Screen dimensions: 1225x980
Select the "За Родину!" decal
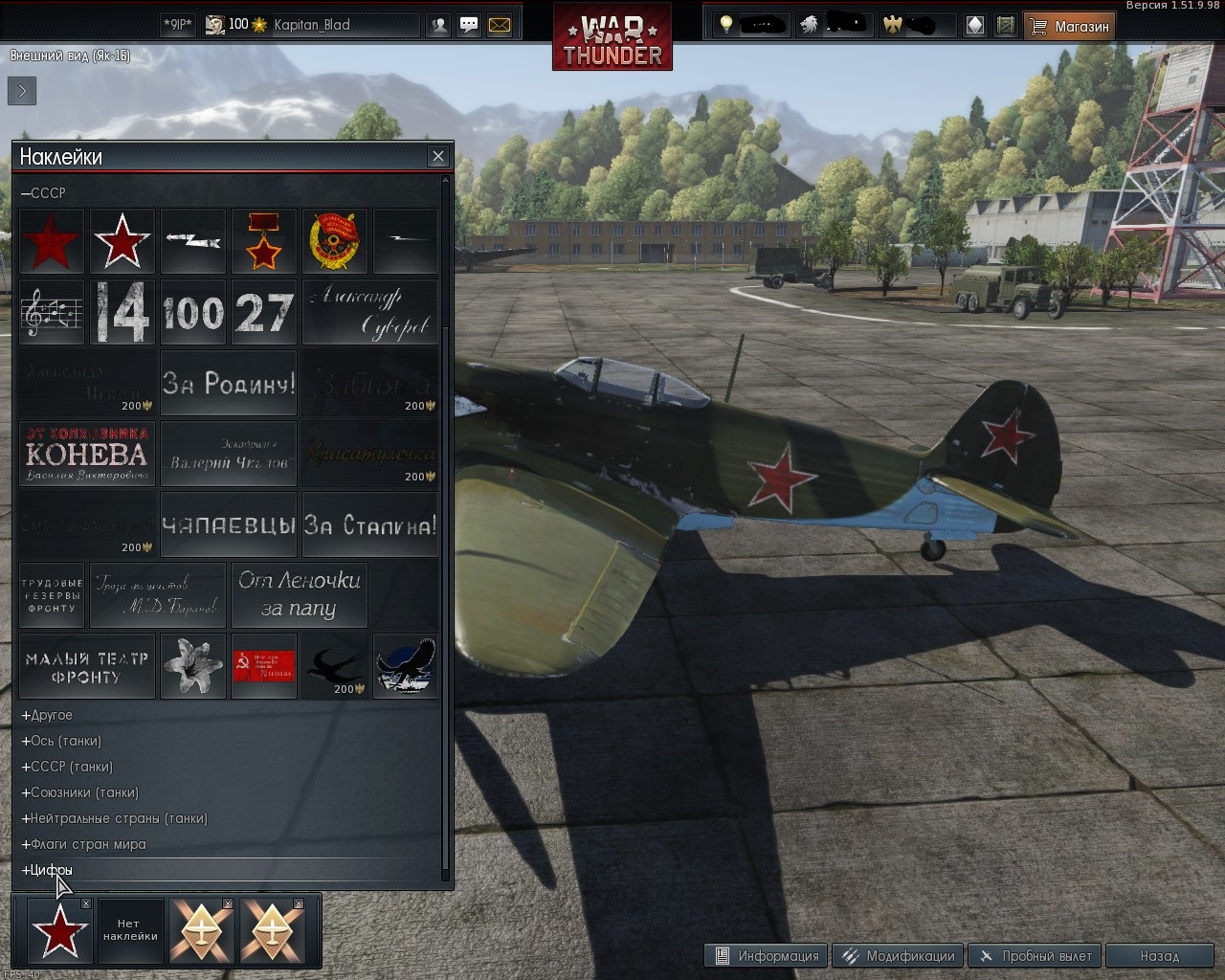click(229, 383)
